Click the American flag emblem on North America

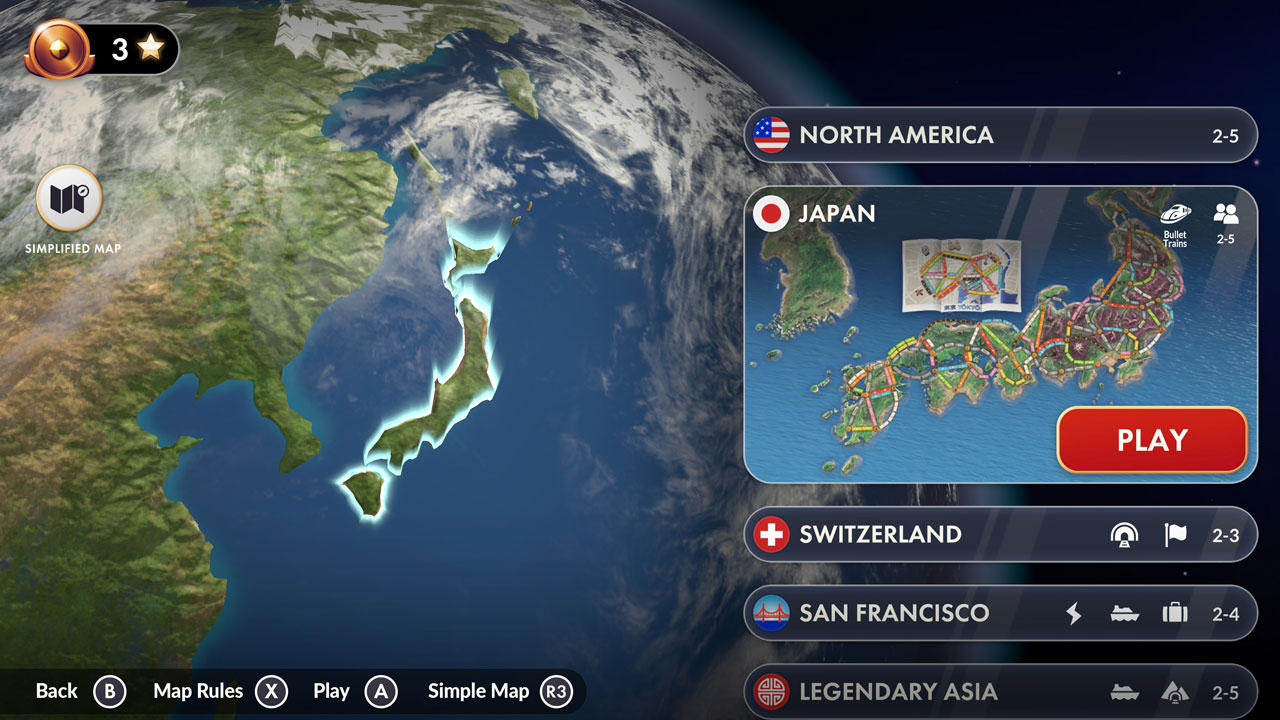coord(770,135)
